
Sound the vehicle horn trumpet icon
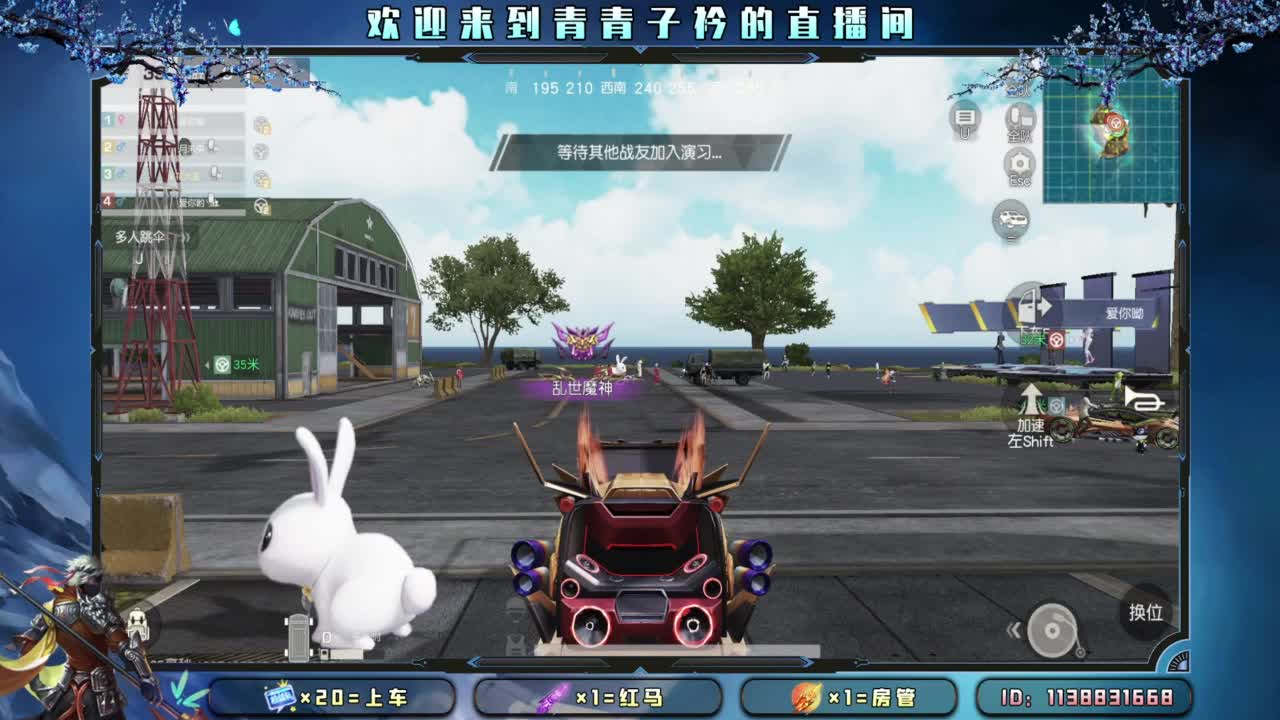pos(1145,399)
